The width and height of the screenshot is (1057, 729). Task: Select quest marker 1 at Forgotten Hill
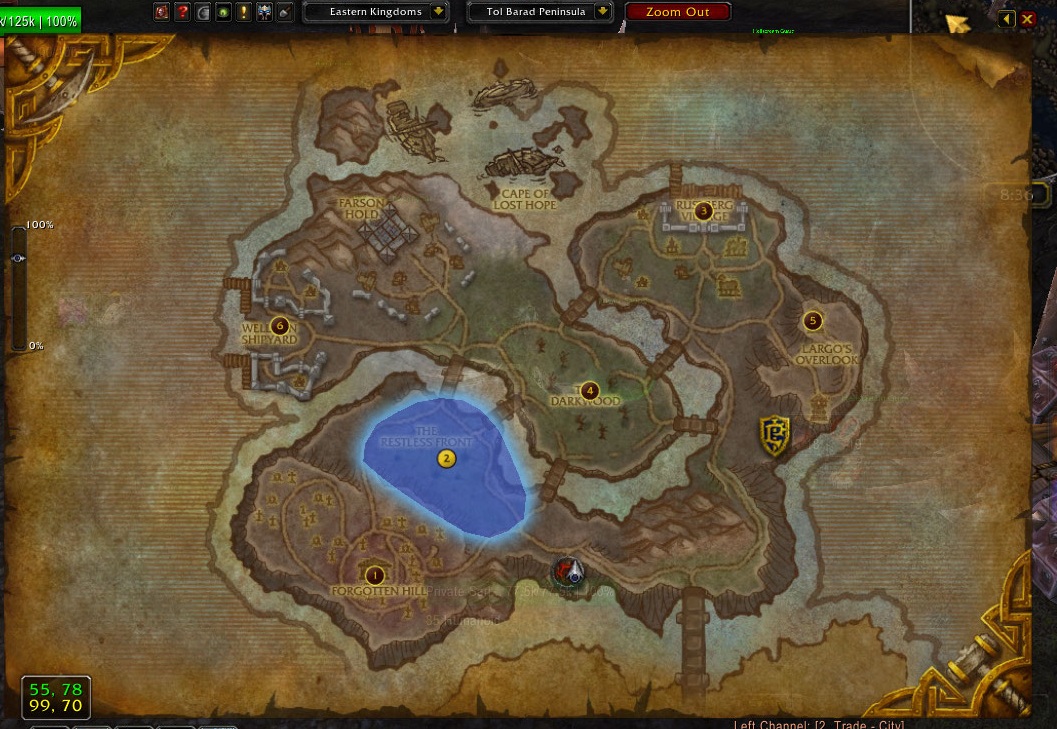(x=375, y=574)
